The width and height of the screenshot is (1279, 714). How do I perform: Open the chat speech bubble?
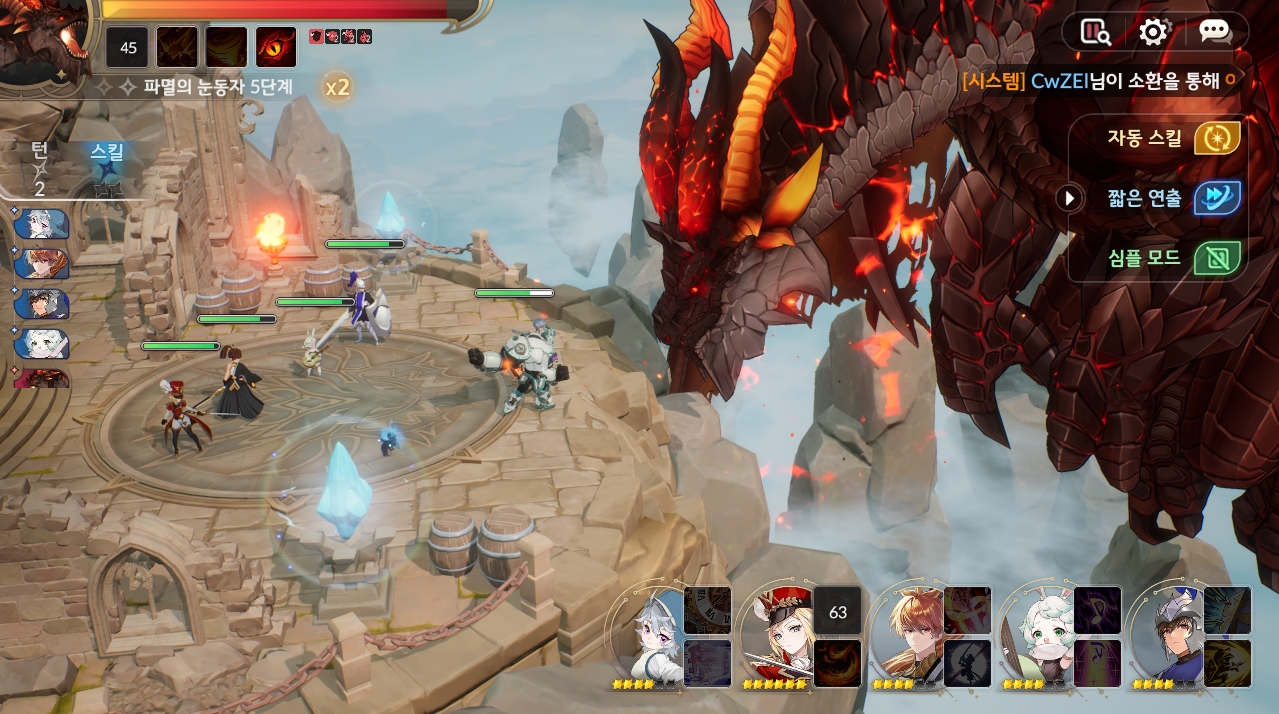[1214, 32]
